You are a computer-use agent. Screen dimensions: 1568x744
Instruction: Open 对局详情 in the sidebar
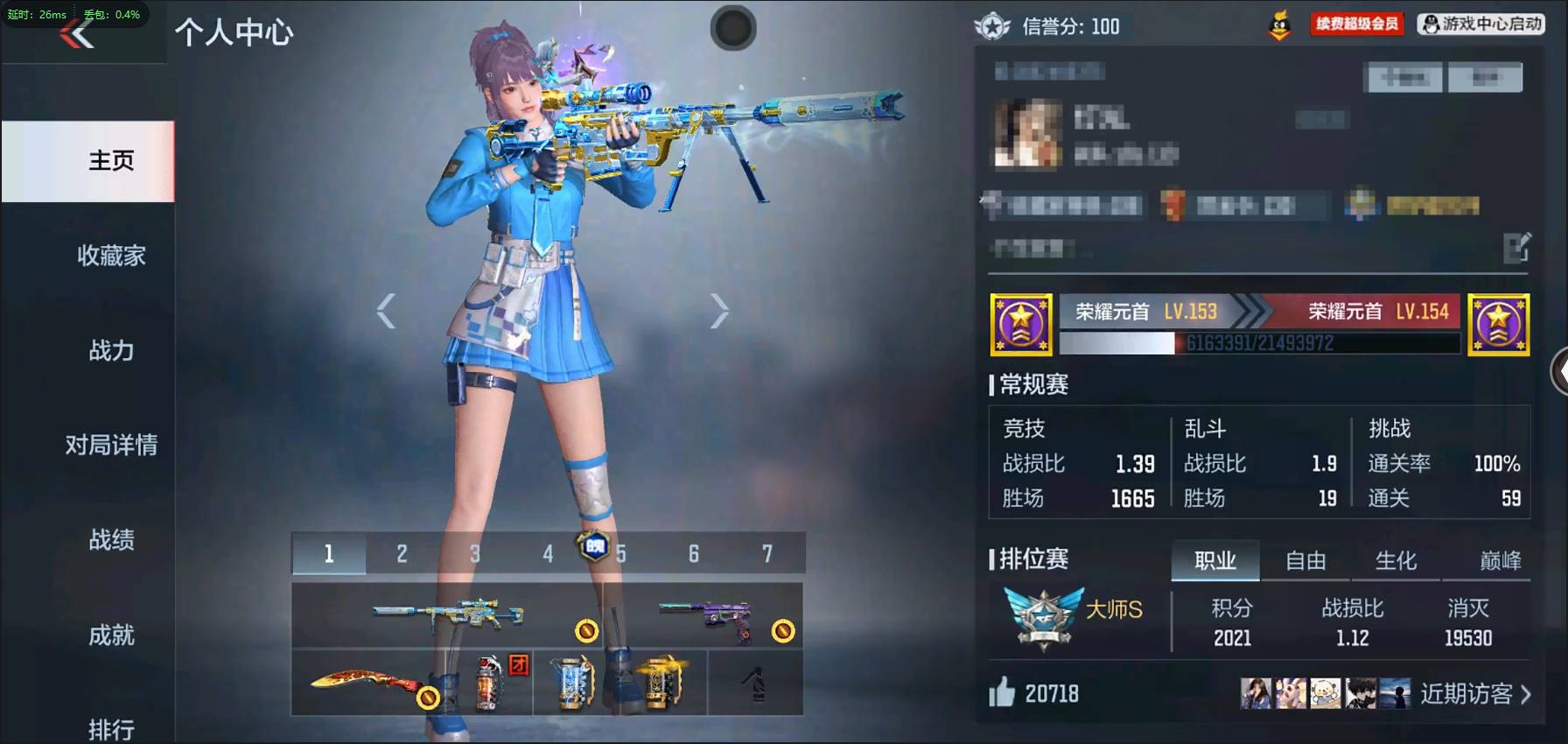[111, 446]
